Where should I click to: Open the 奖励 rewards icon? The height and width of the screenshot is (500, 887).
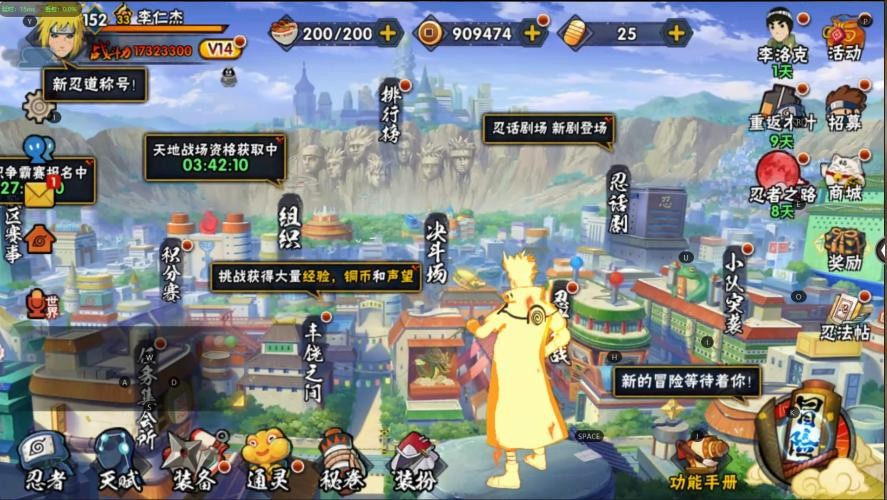point(845,249)
